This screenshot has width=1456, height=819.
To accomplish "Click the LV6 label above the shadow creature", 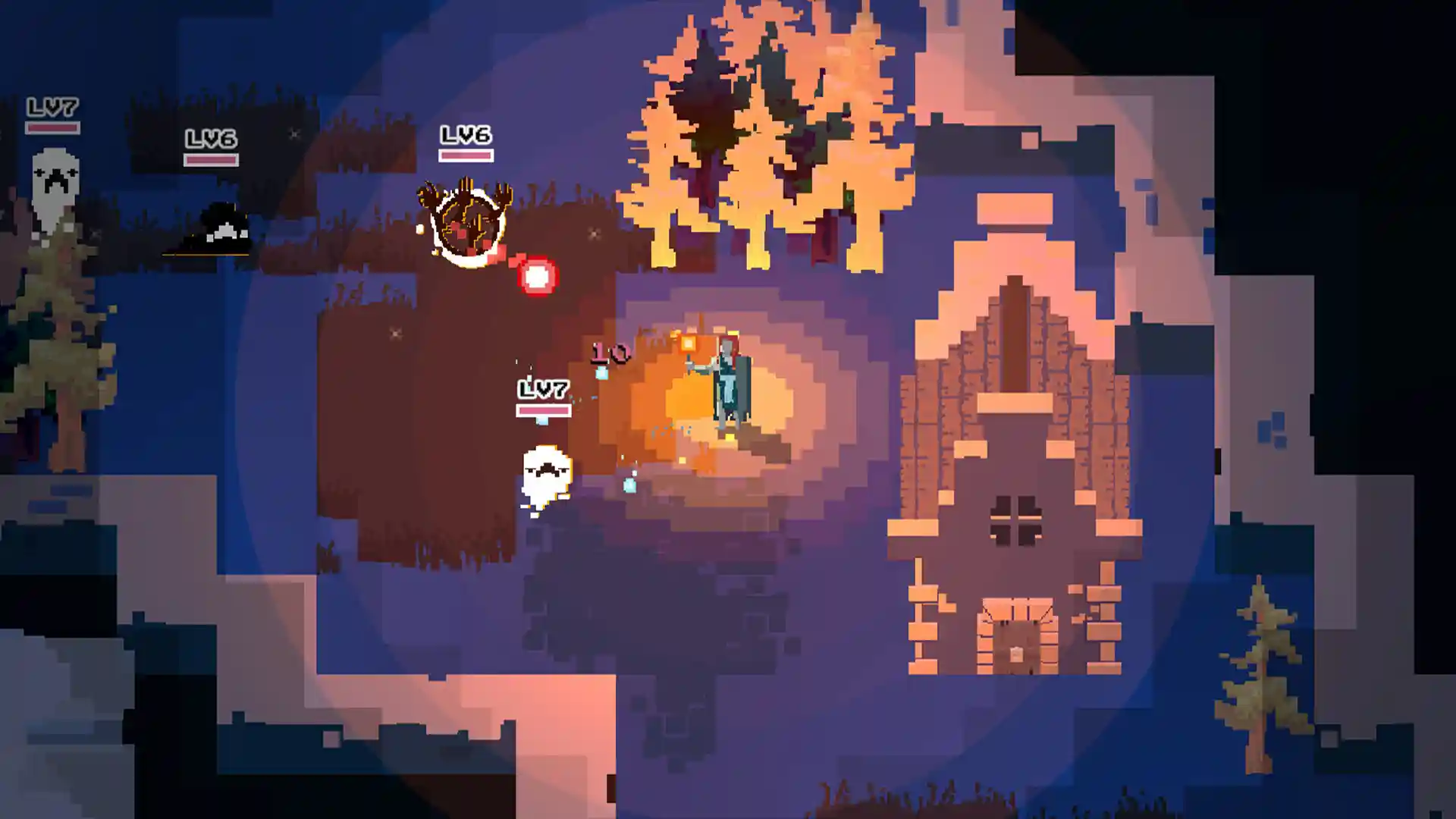I will [211, 139].
